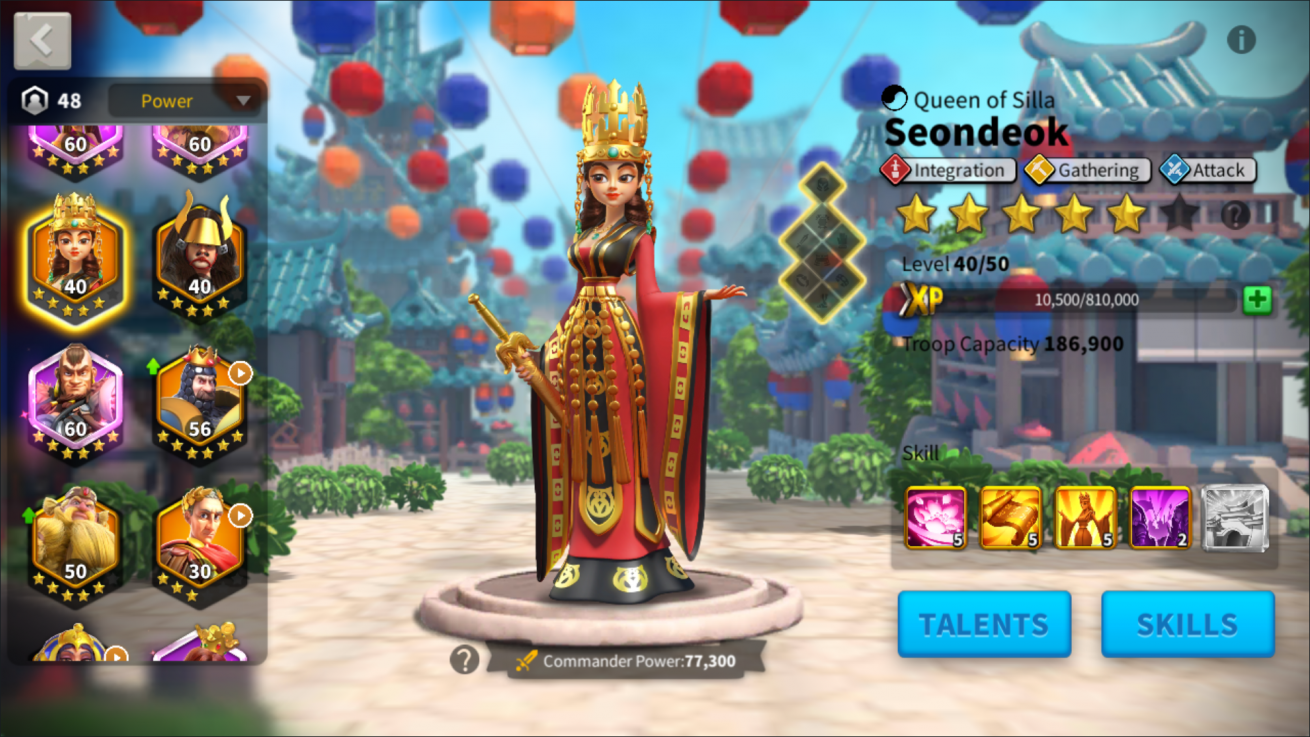This screenshot has width=1310, height=737.
Task: Click the question mark next to the stars
Action: [1236, 215]
